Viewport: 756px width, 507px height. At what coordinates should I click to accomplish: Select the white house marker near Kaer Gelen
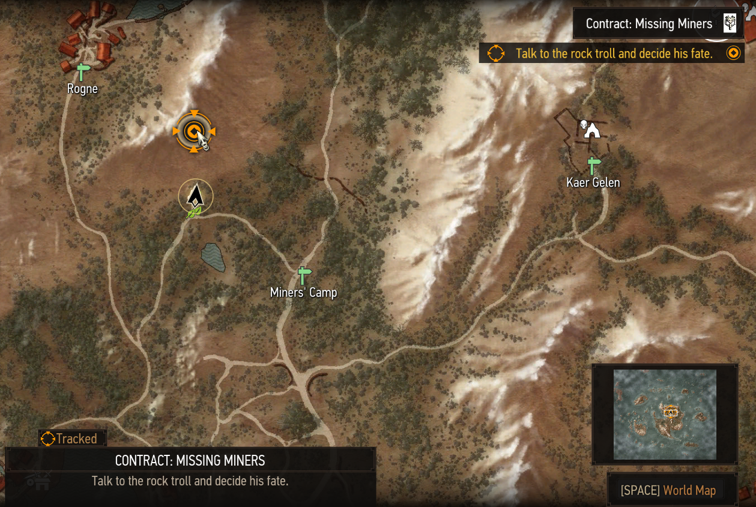tap(592, 130)
